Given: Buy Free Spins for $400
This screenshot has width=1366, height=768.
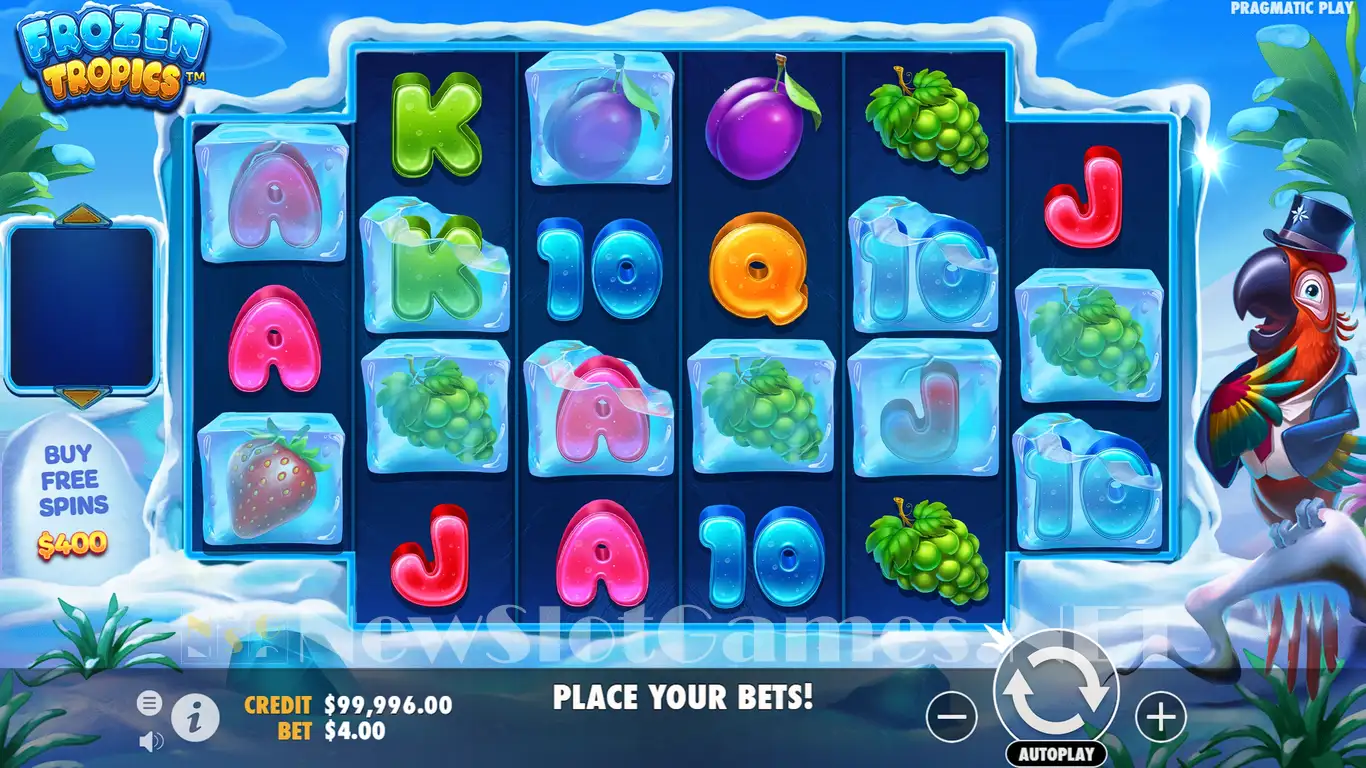Looking at the screenshot, I should click(74, 498).
